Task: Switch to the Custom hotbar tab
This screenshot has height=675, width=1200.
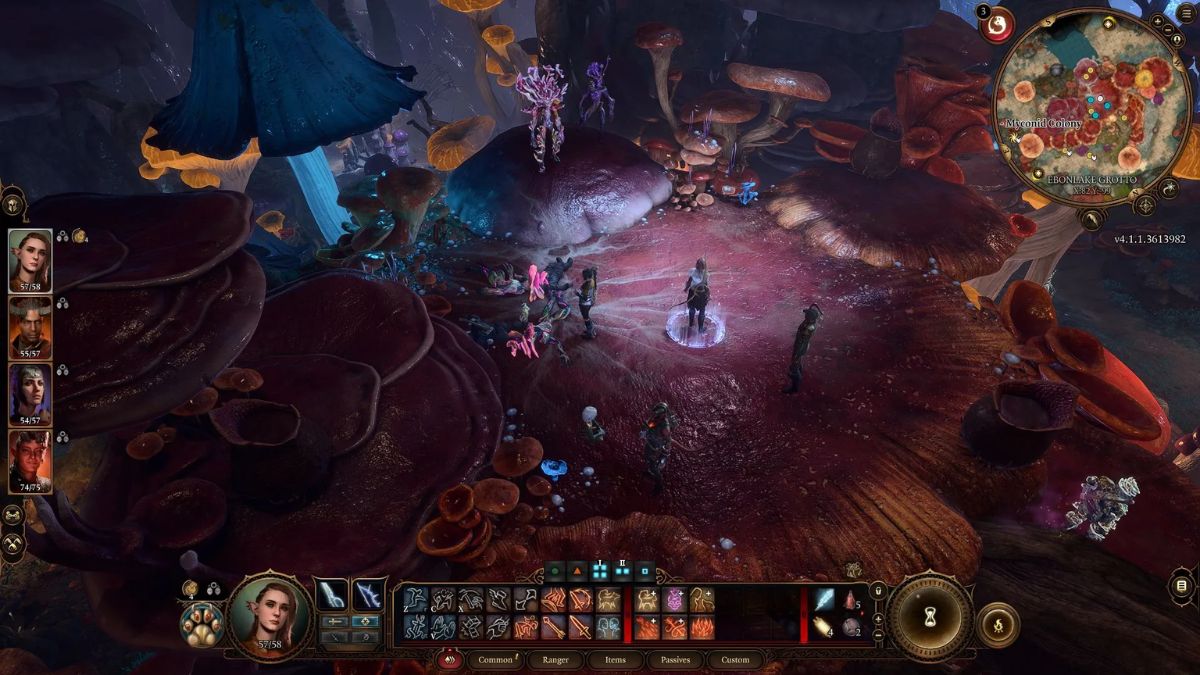Action: coord(735,660)
